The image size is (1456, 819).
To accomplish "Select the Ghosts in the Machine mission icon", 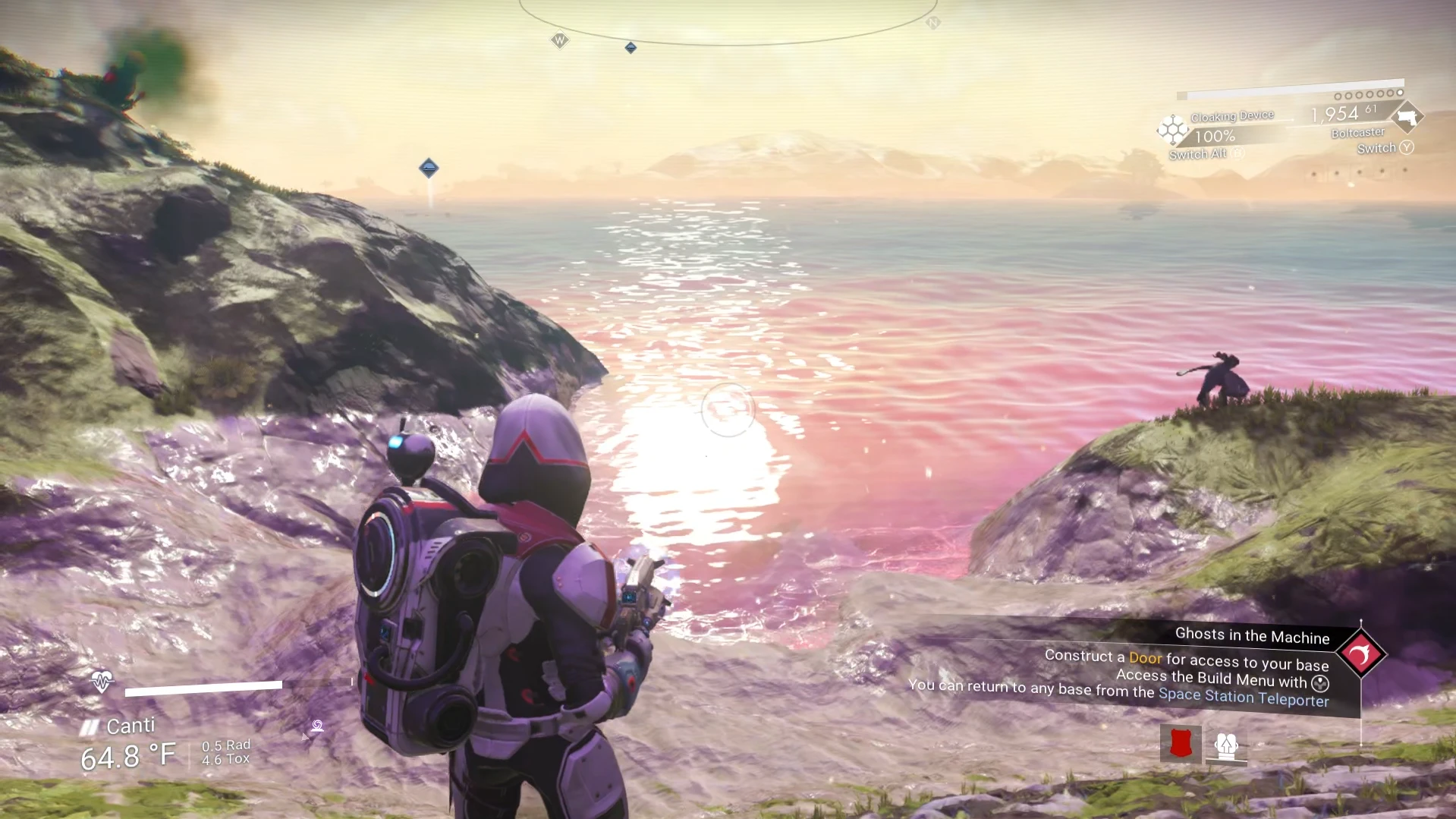I will point(1360,654).
